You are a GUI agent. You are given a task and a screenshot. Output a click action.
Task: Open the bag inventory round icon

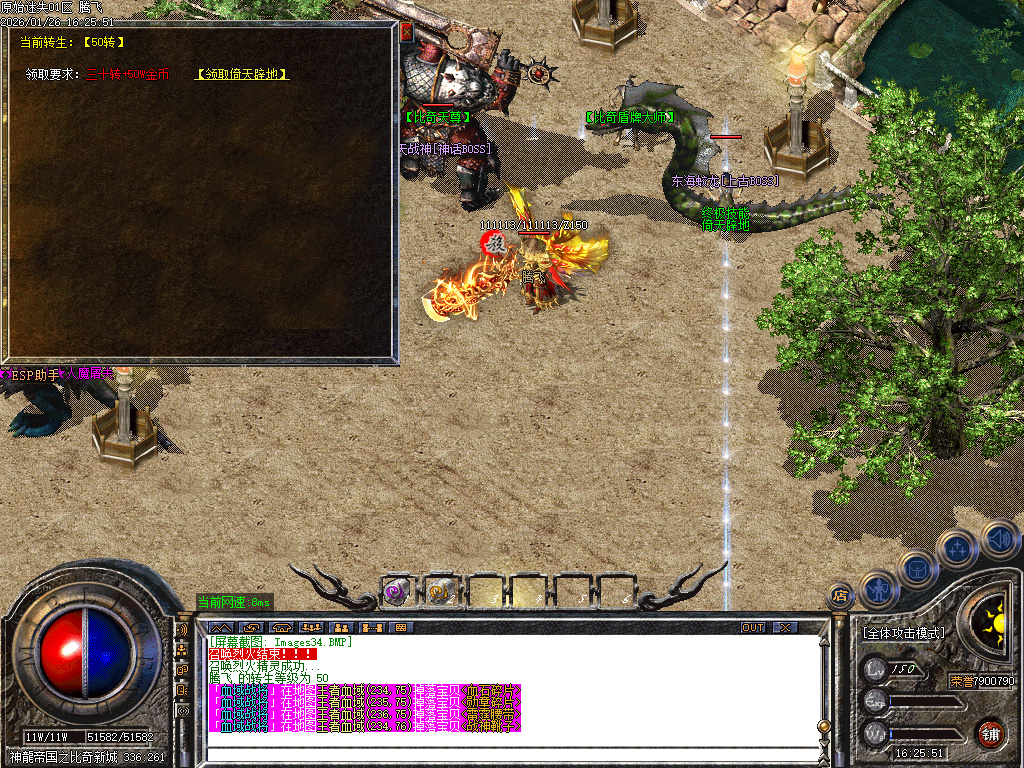tap(918, 570)
